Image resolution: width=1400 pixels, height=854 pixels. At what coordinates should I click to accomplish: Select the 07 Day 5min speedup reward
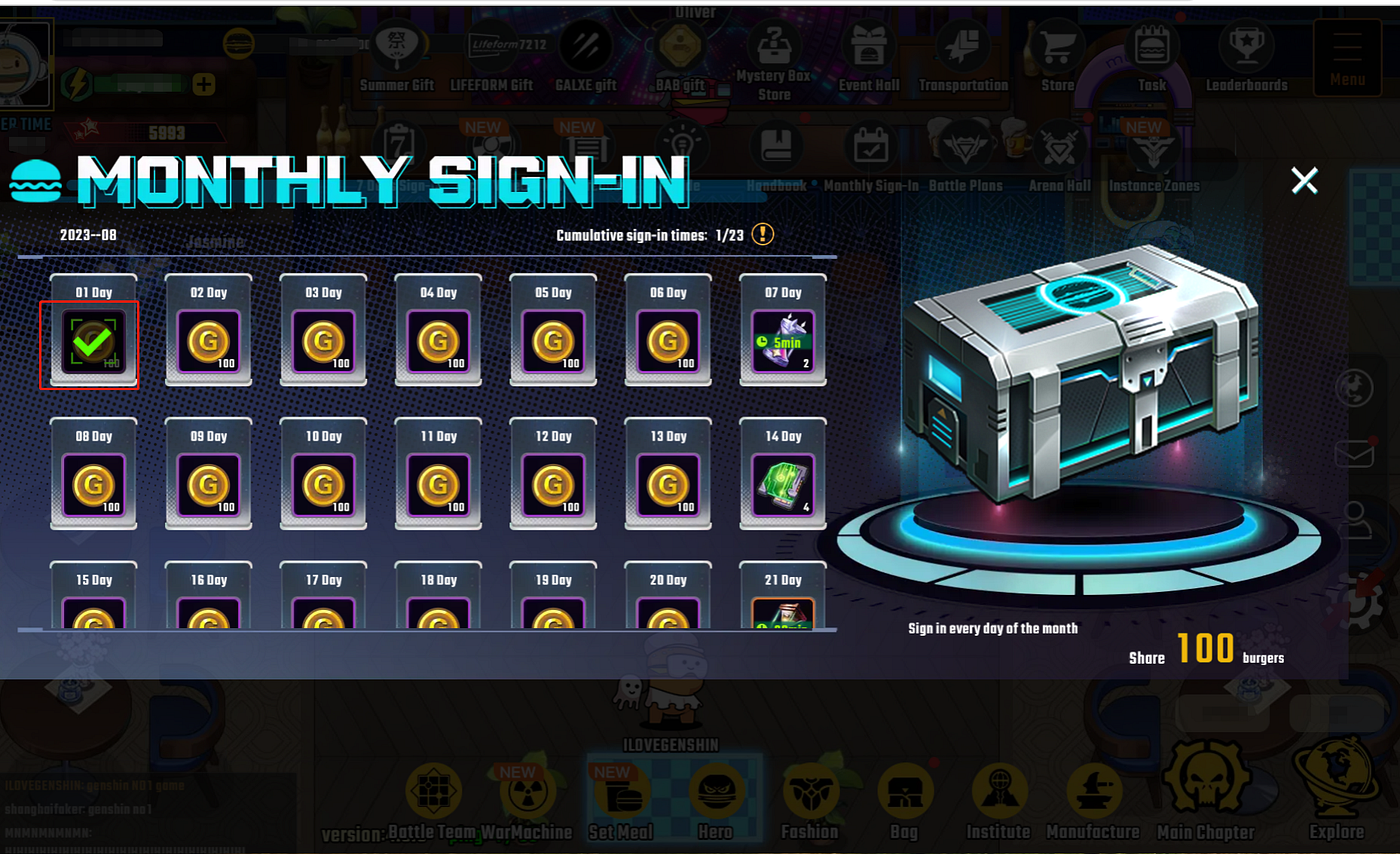coord(783,342)
